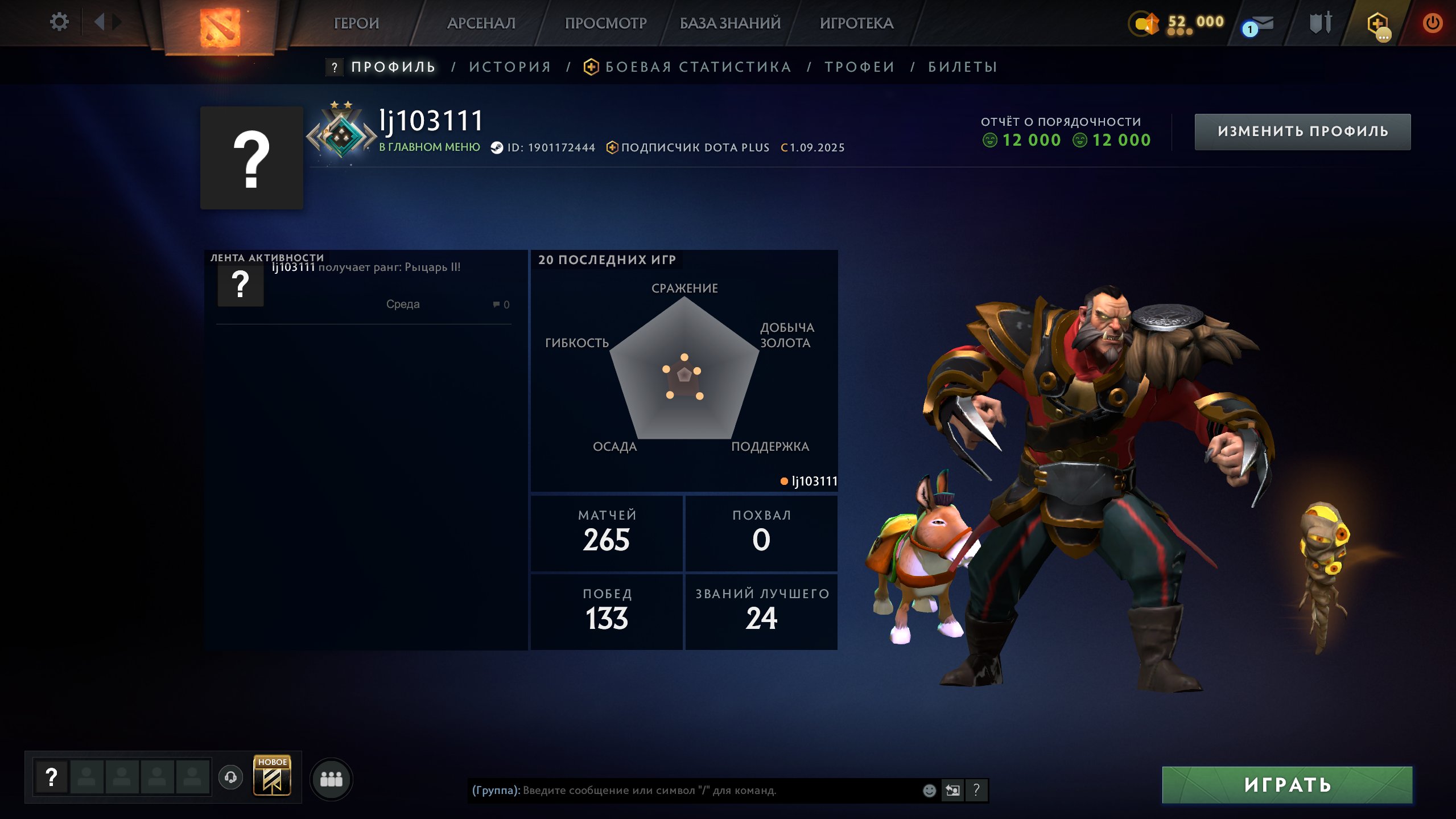Show the Боевая статистика page
The width and height of the screenshot is (1456, 819).
tap(698, 67)
